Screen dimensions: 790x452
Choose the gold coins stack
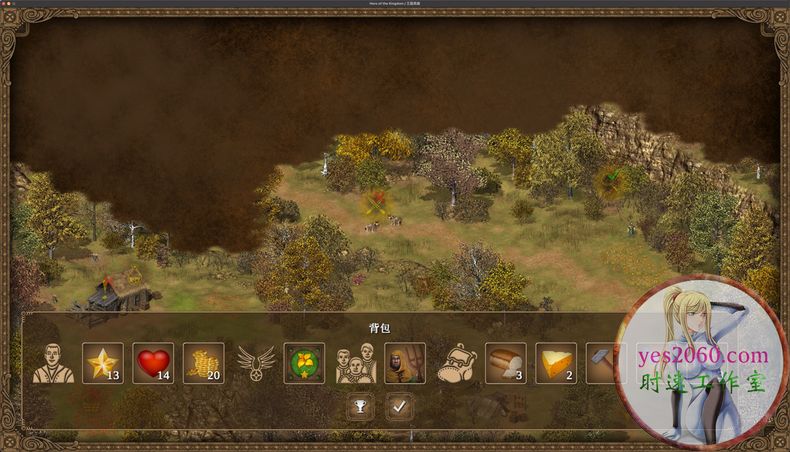point(203,363)
